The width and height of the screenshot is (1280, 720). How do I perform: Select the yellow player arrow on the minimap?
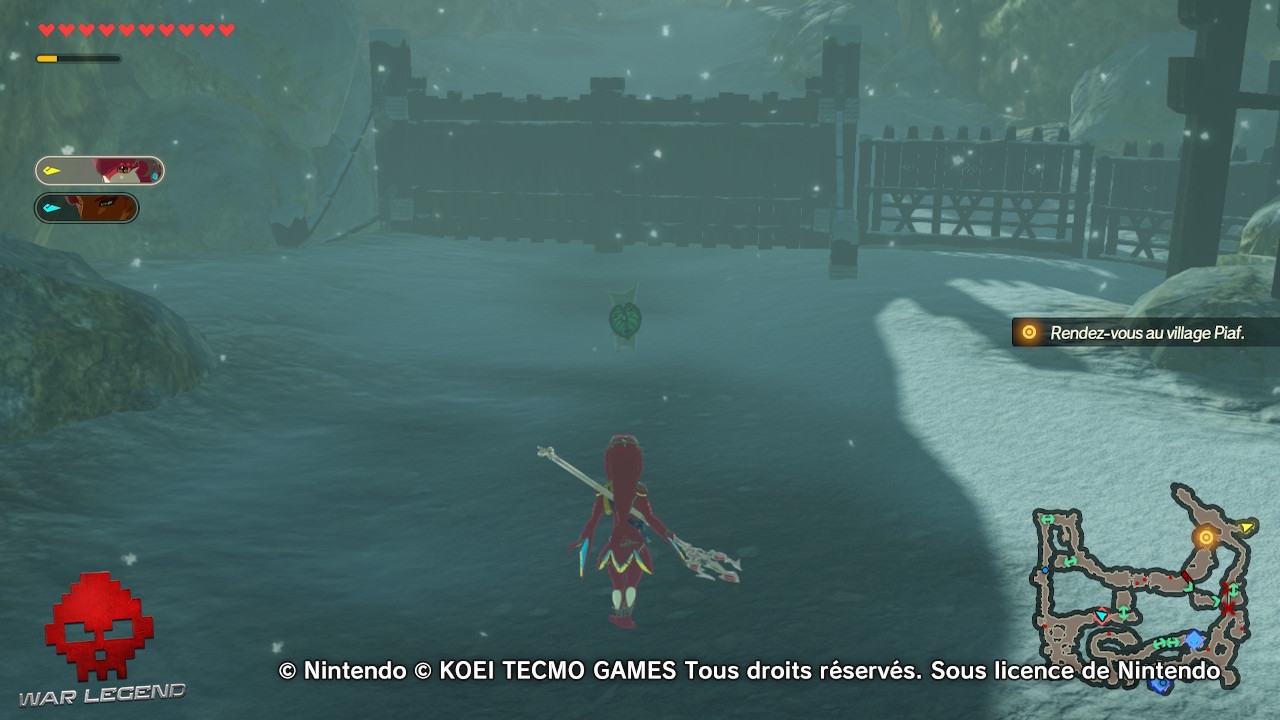coord(1248,527)
